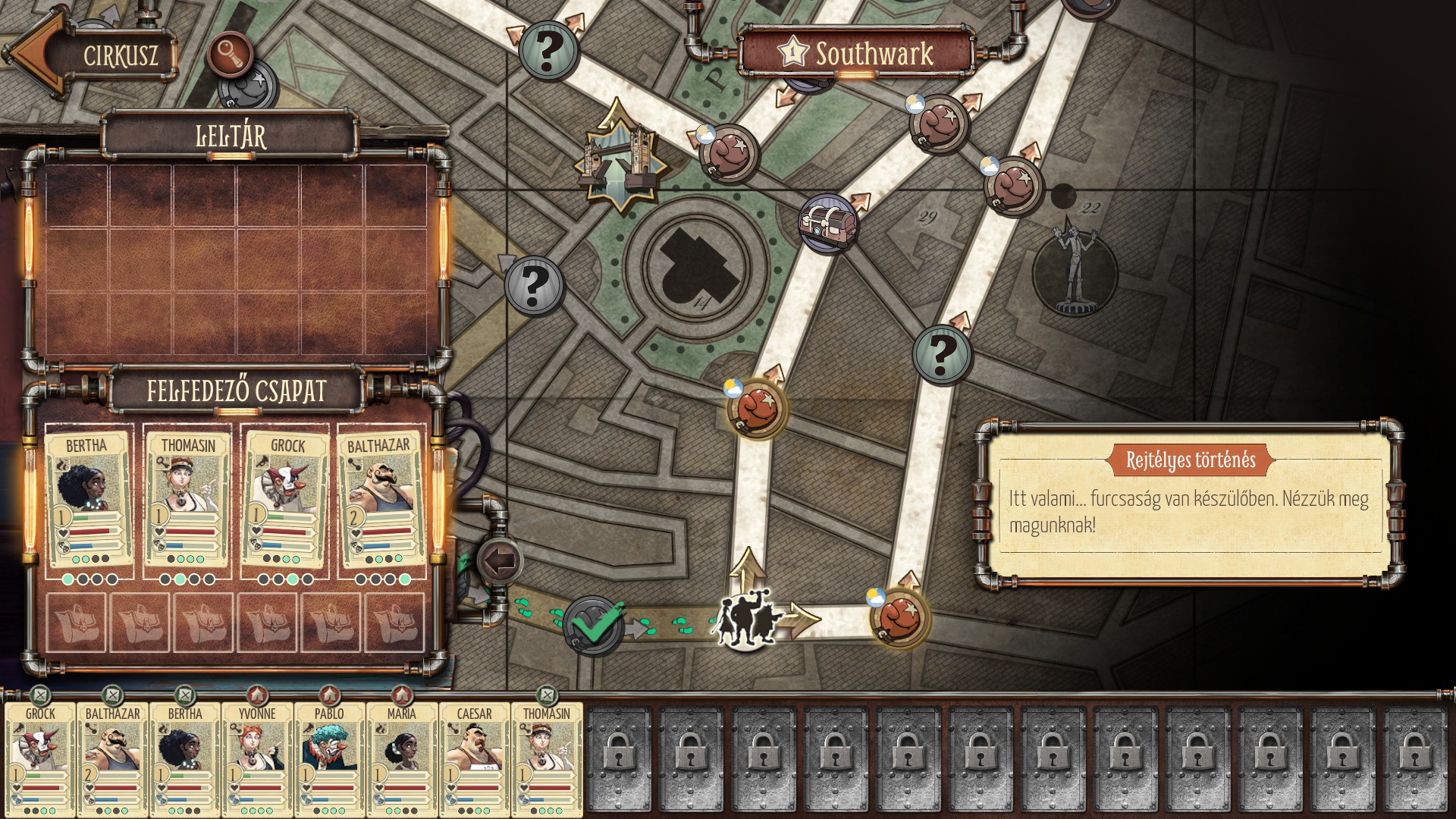Choose Thomasin's card in the exploration team
This screenshot has width=1456, height=819.
click(x=187, y=500)
